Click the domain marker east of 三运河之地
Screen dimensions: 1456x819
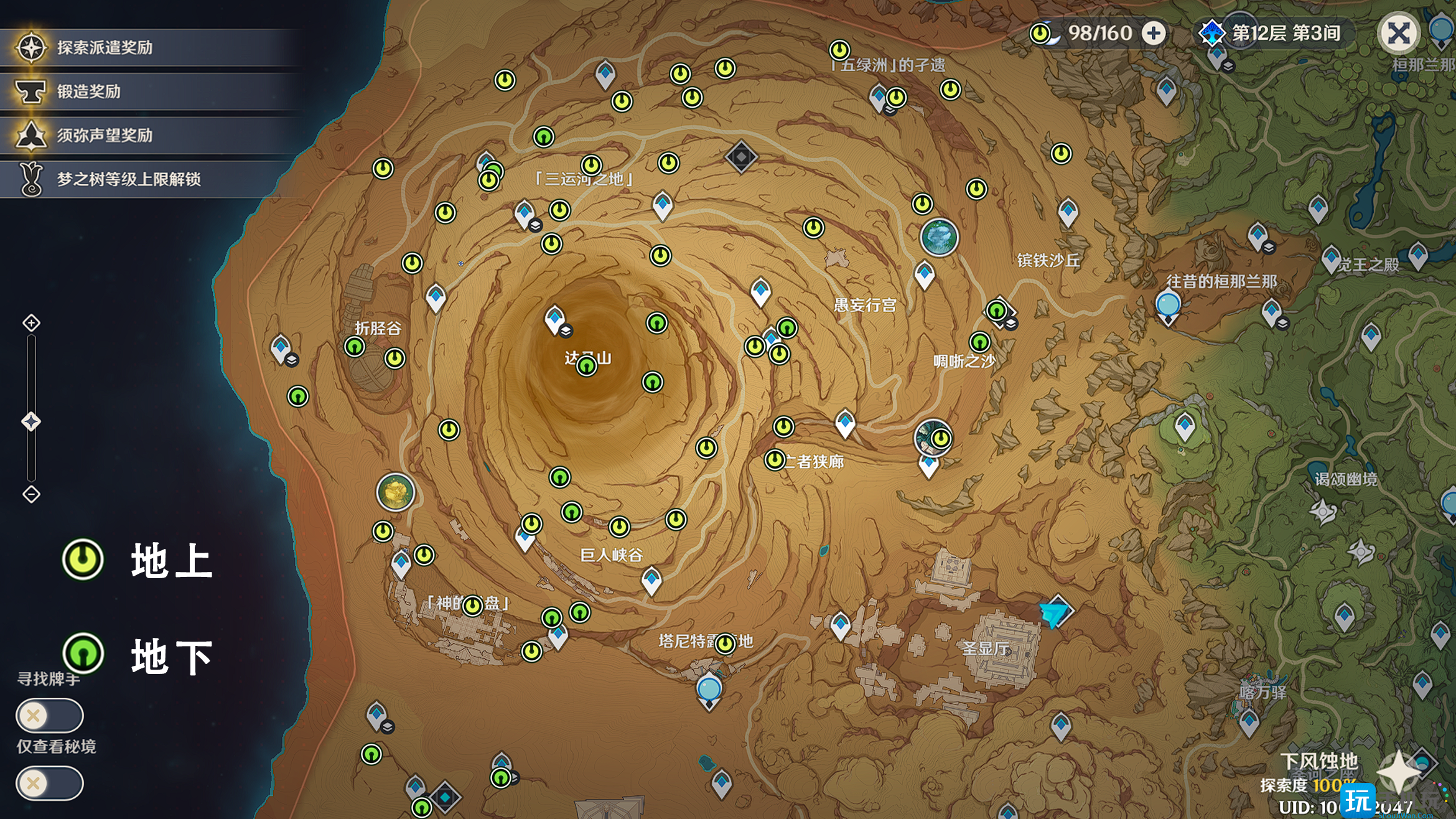(741, 156)
